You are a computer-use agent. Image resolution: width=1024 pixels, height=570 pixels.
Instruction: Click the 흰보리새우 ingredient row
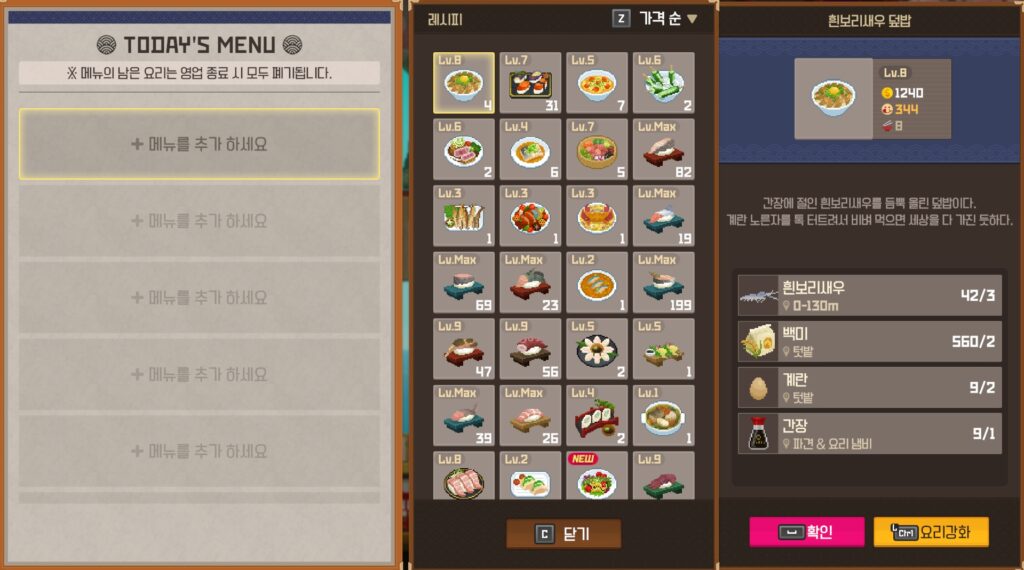click(869, 295)
